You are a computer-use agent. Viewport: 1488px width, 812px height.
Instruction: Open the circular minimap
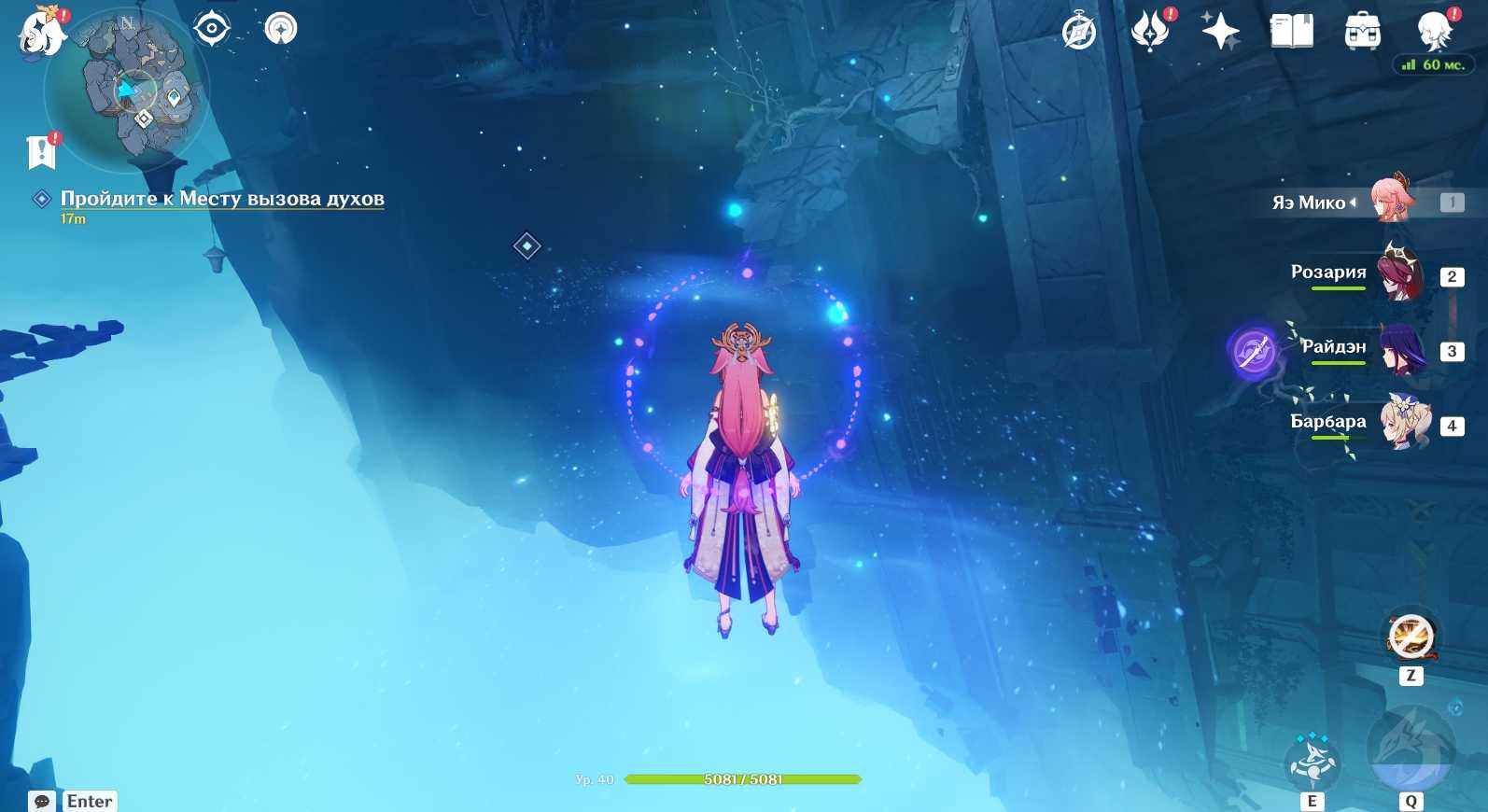[x=128, y=89]
